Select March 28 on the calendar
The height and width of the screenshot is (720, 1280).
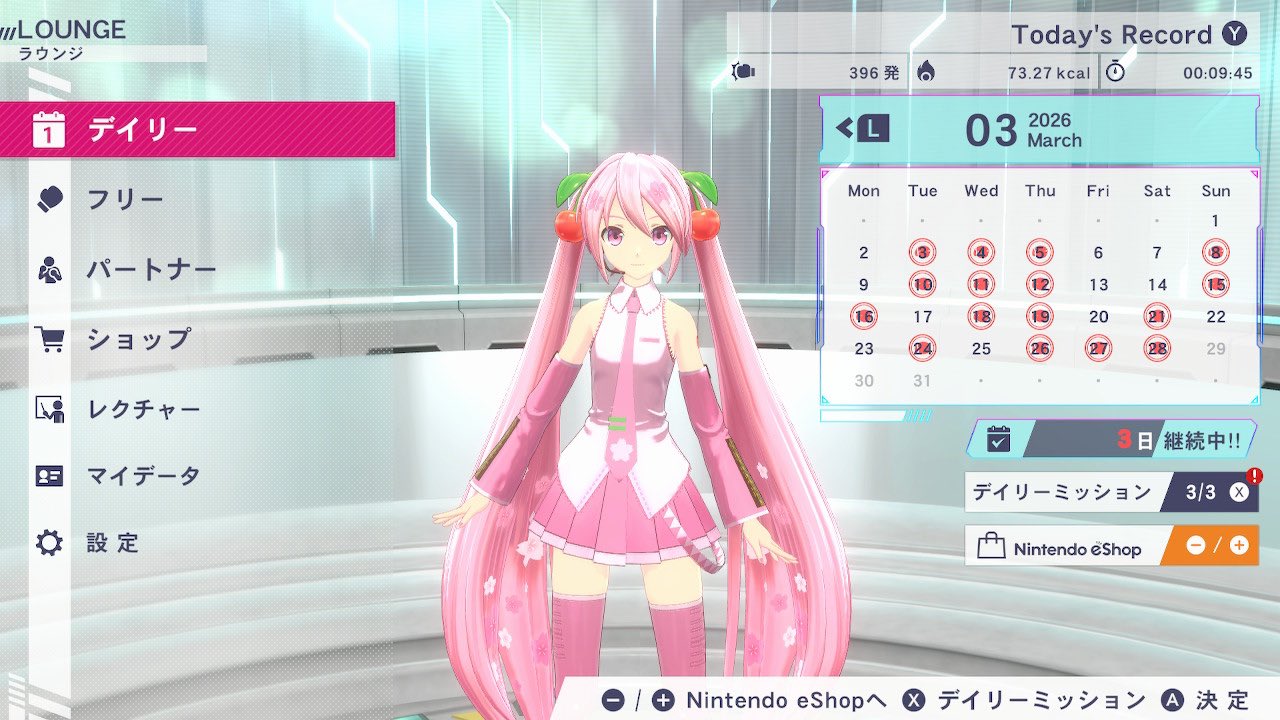pyautogui.click(x=1157, y=349)
